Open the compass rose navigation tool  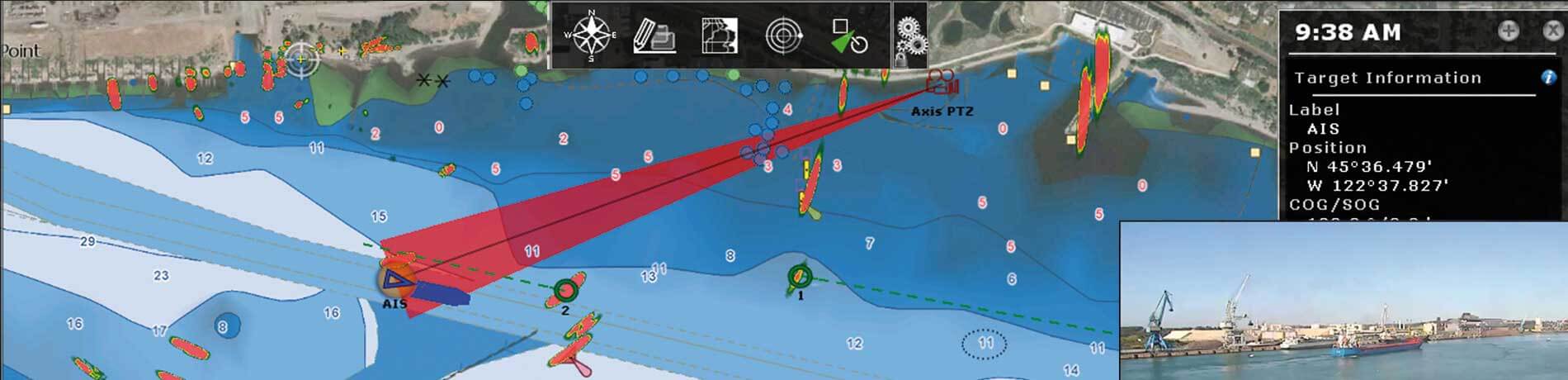pos(590,36)
